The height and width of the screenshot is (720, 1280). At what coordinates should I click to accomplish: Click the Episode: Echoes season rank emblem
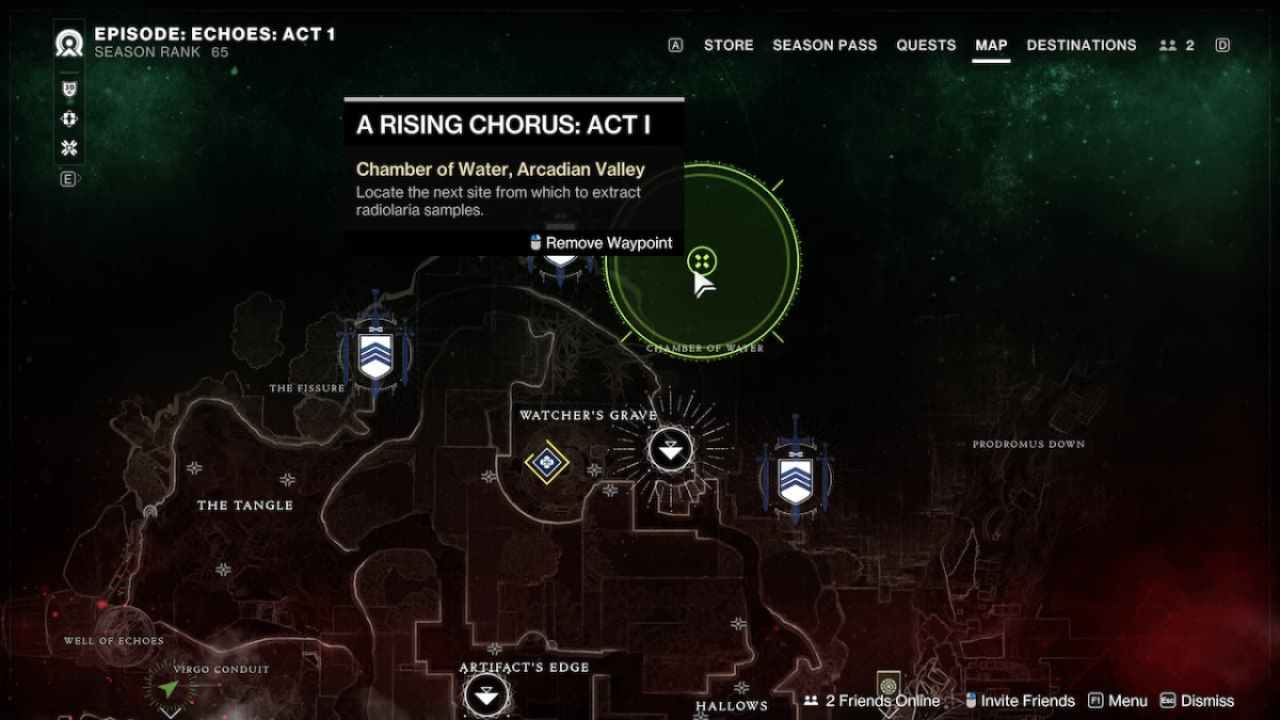pos(70,44)
